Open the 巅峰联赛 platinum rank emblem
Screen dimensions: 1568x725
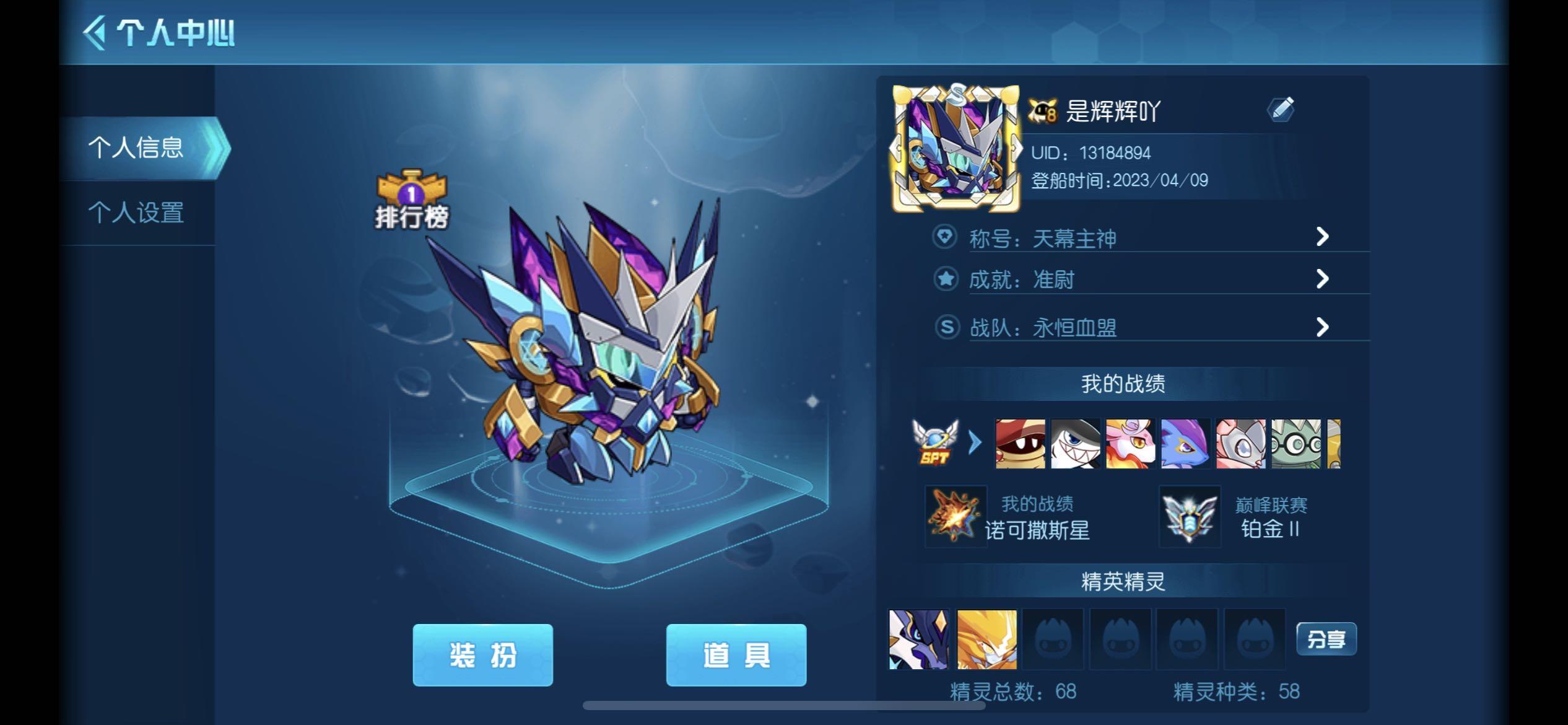[x=1191, y=518]
